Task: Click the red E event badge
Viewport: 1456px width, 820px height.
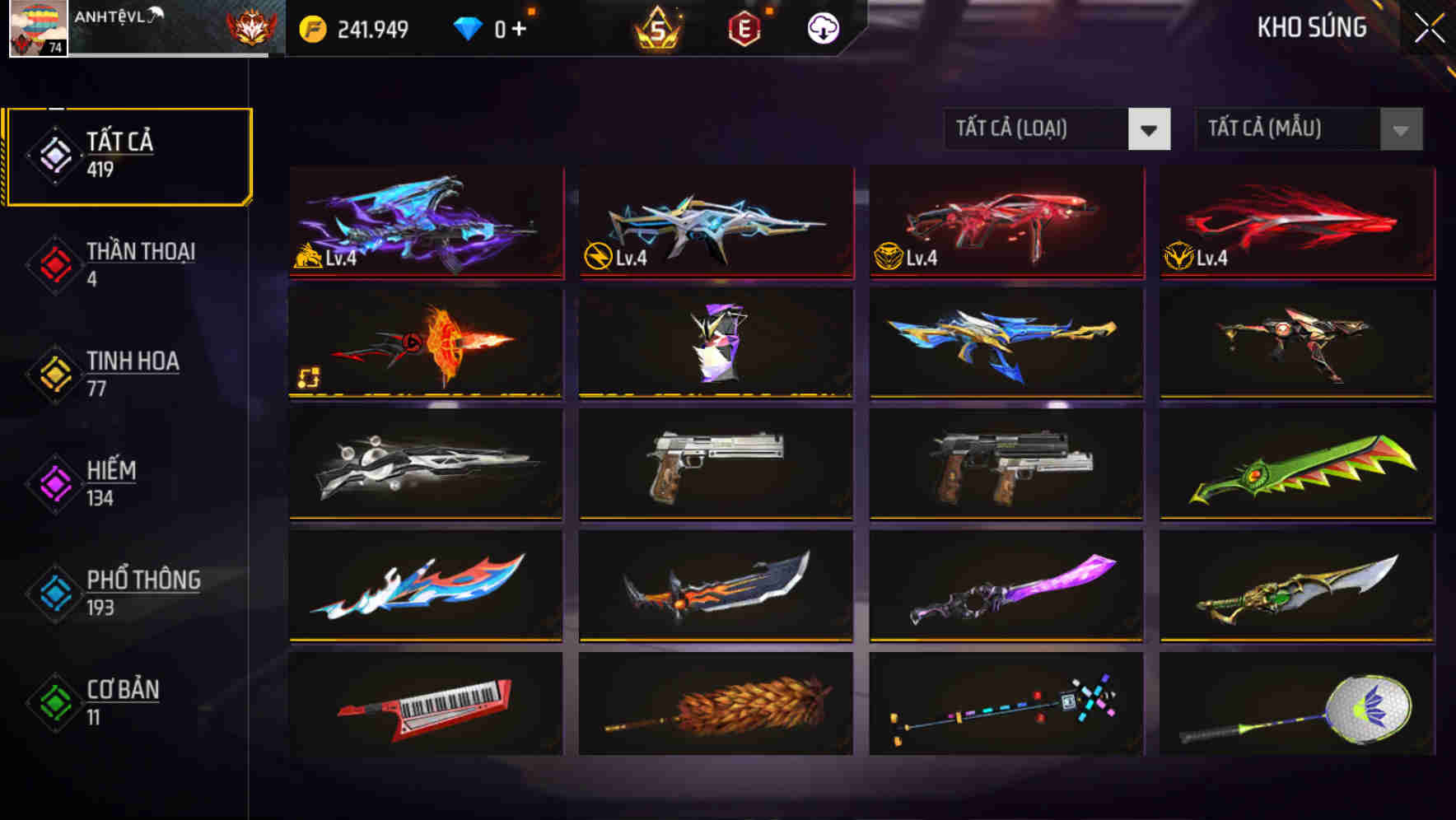Action: (742, 27)
